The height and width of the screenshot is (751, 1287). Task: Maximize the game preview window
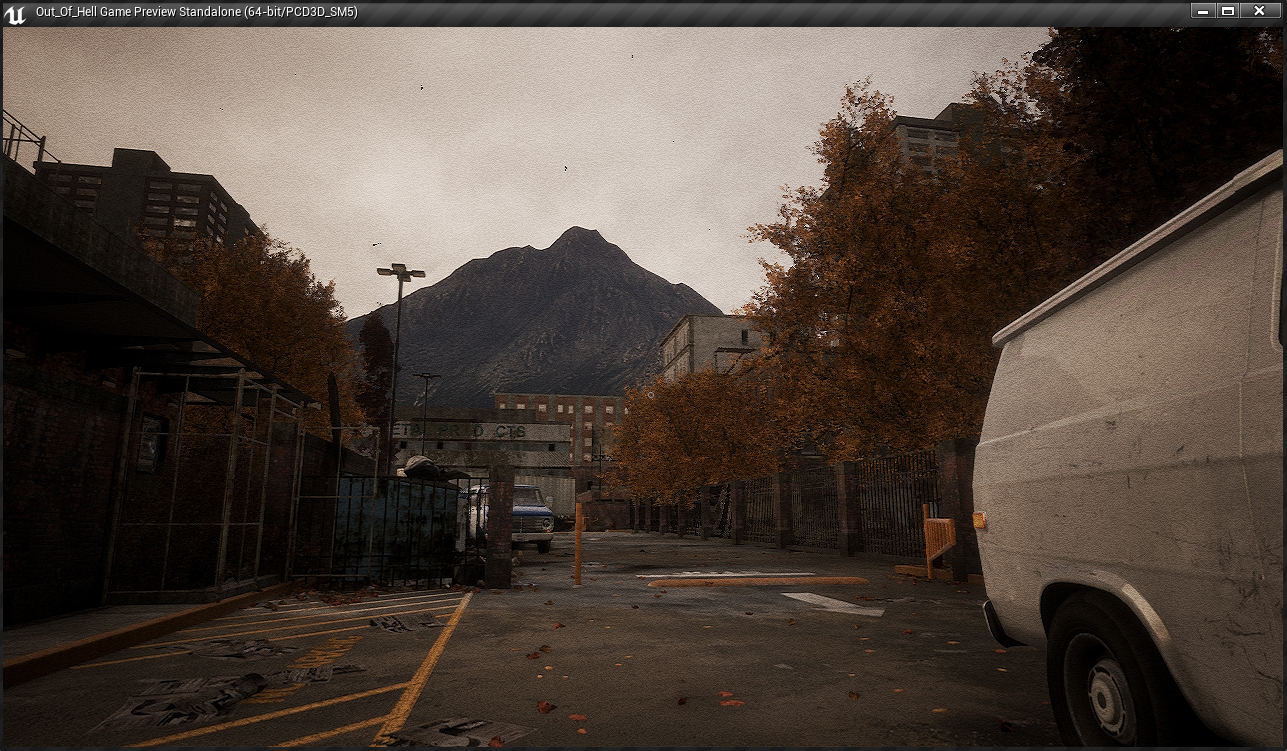coord(1228,11)
